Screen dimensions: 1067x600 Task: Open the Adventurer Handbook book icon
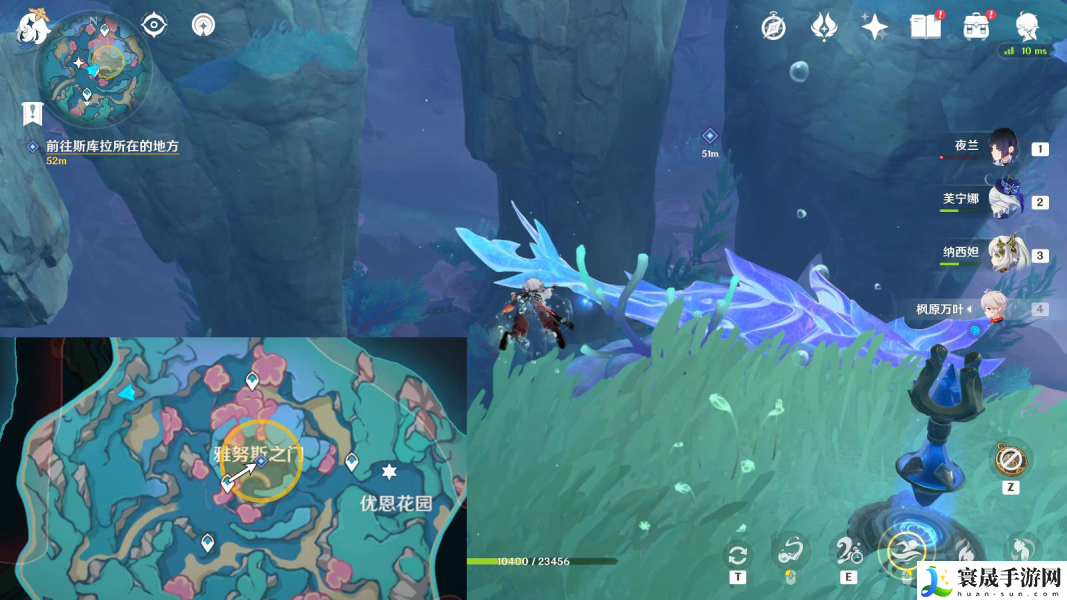point(925,27)
